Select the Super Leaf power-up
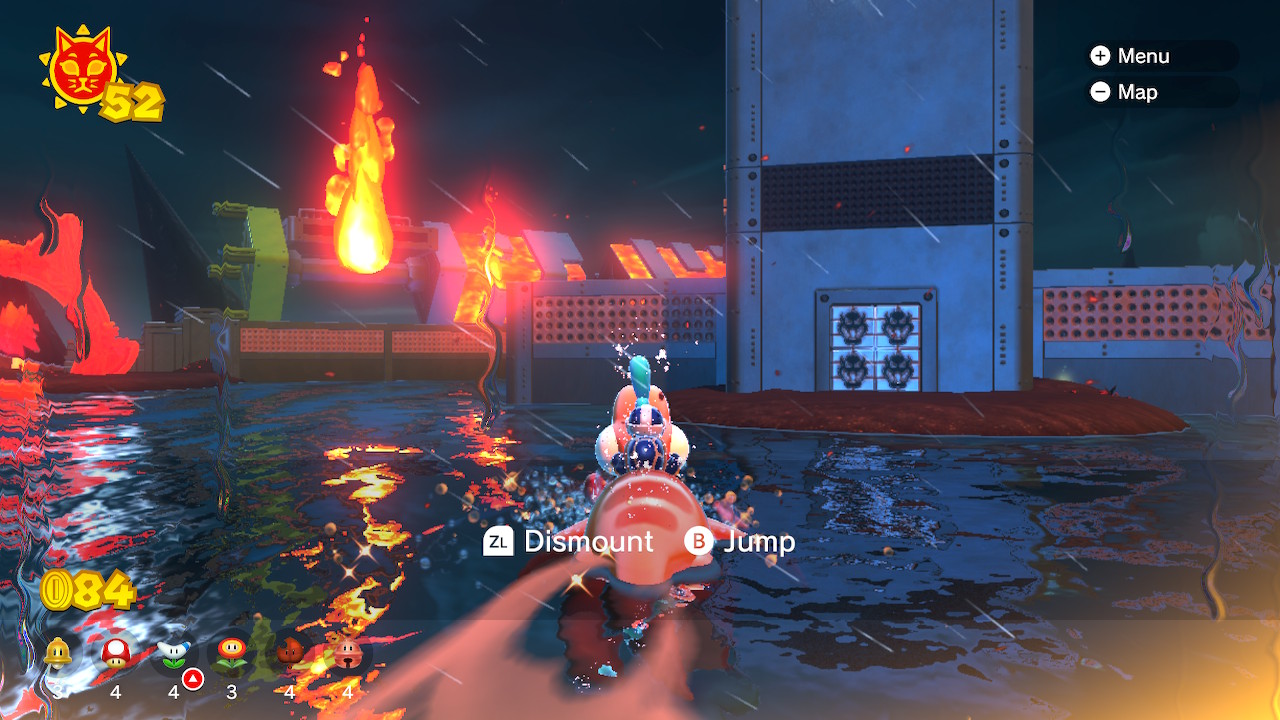The width and height of the screenshot is (1280, 720). 290,653
